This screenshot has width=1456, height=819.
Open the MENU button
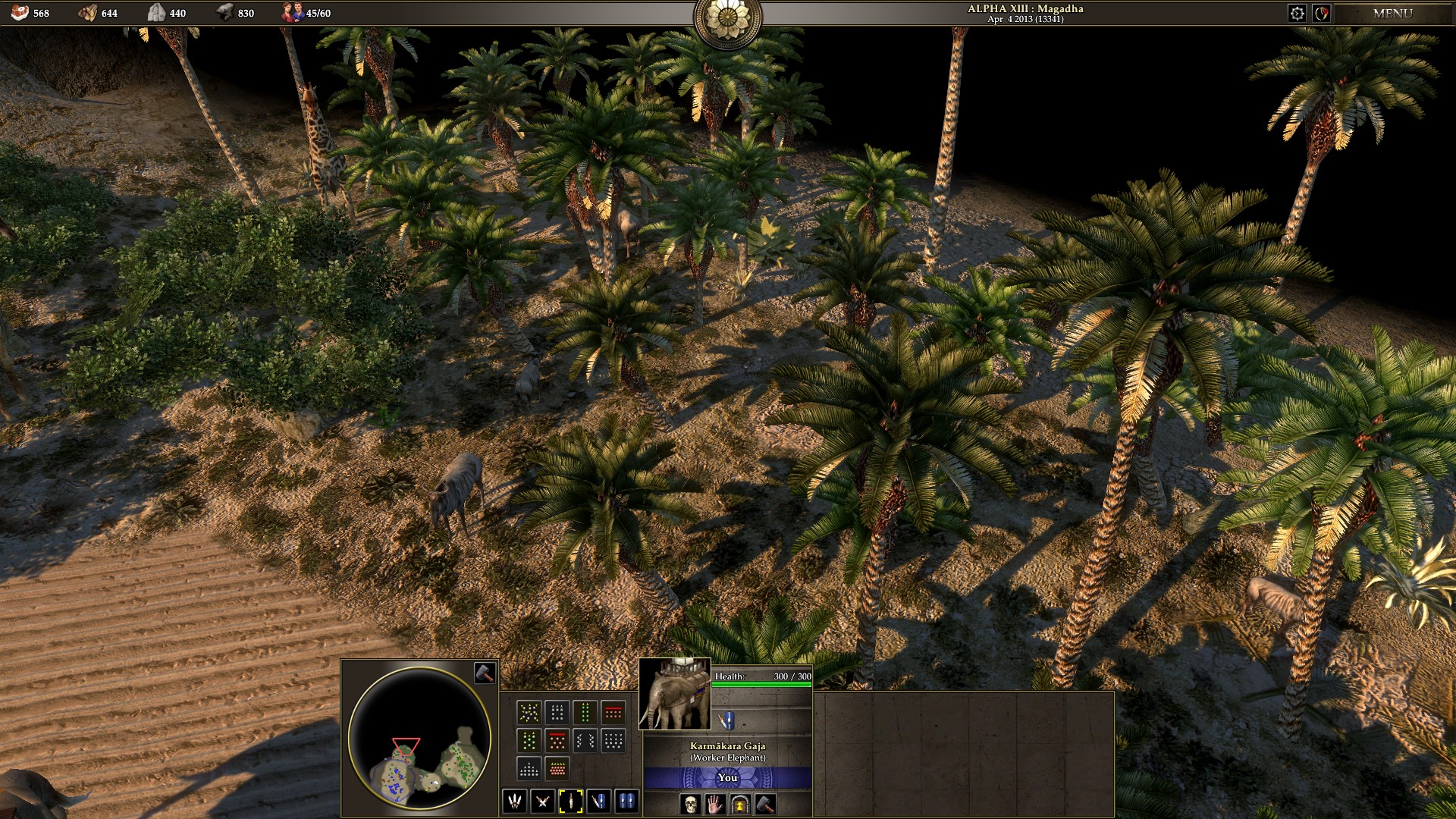click(1392, 13)
